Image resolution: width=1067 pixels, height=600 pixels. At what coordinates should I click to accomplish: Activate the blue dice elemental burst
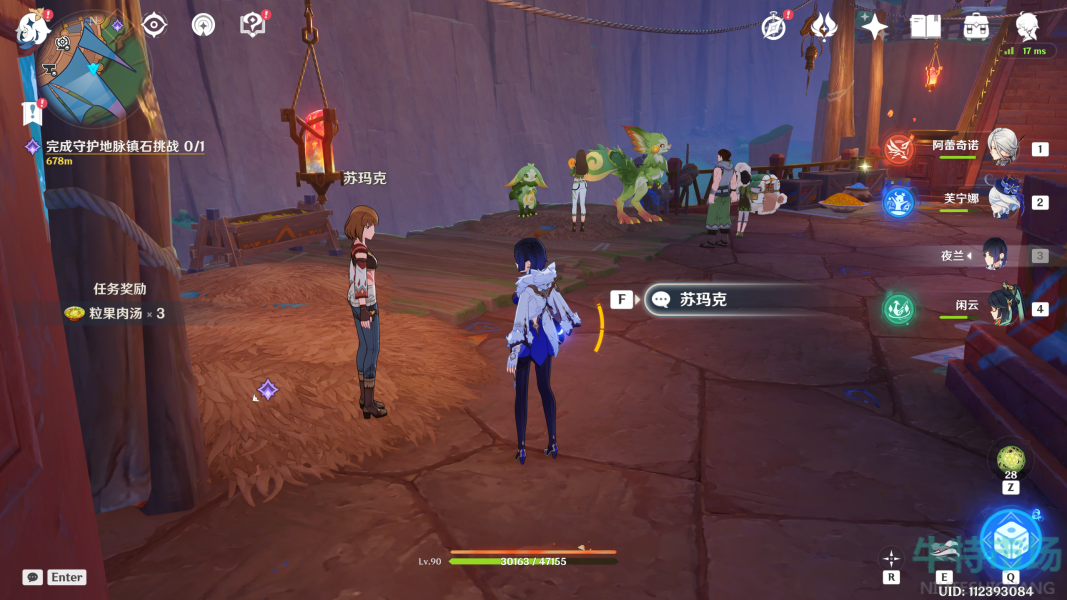click(1008, 539)
